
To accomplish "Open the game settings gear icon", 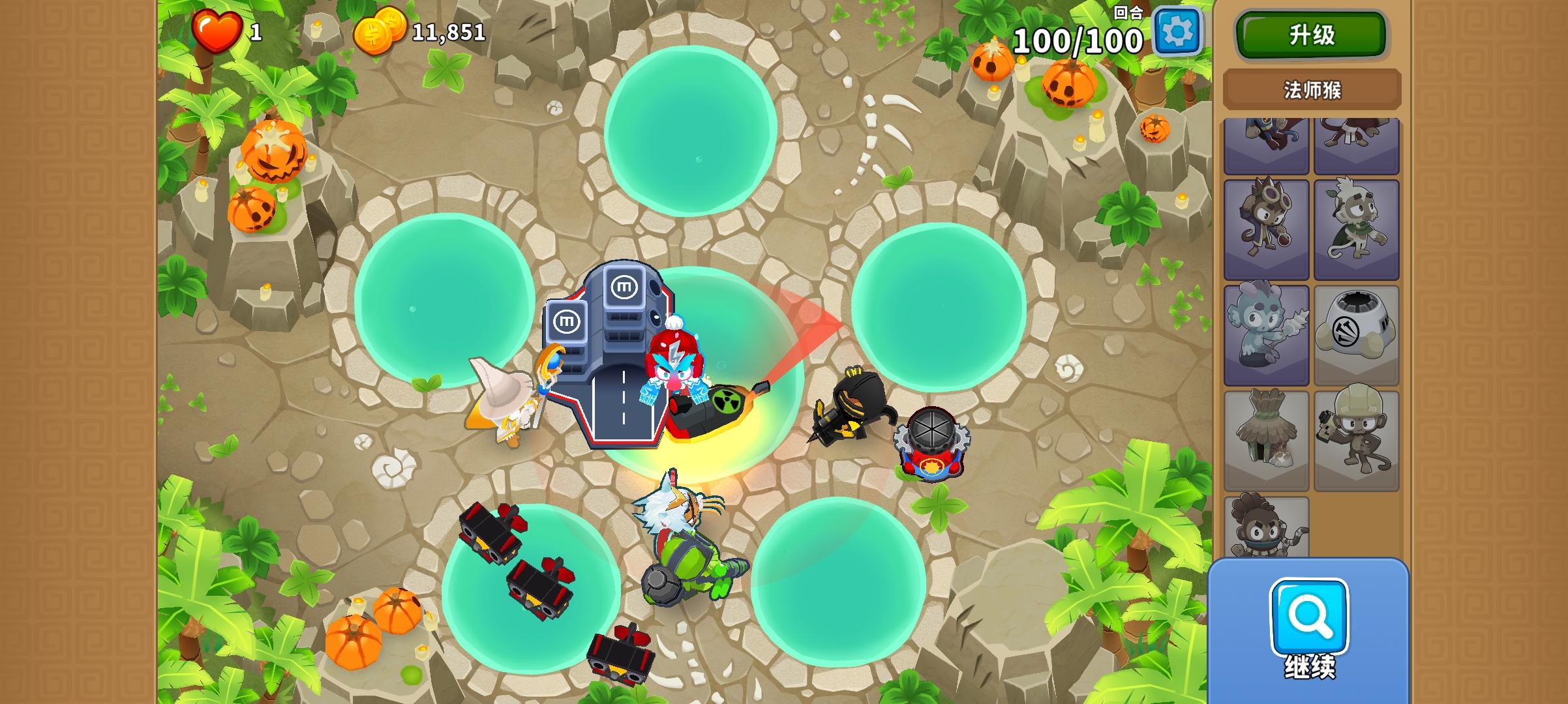I will (1179, 31).
